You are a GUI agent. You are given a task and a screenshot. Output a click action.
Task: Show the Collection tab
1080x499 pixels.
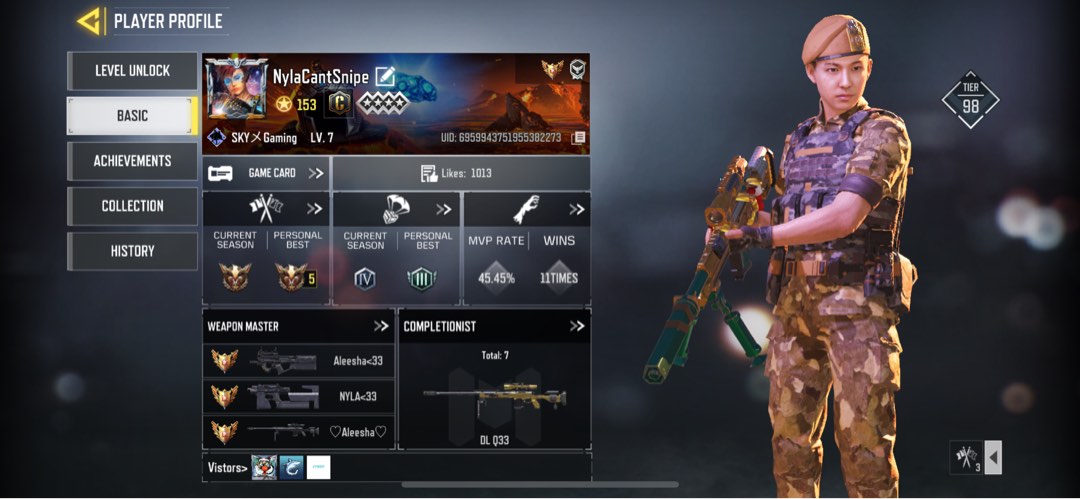132,206
